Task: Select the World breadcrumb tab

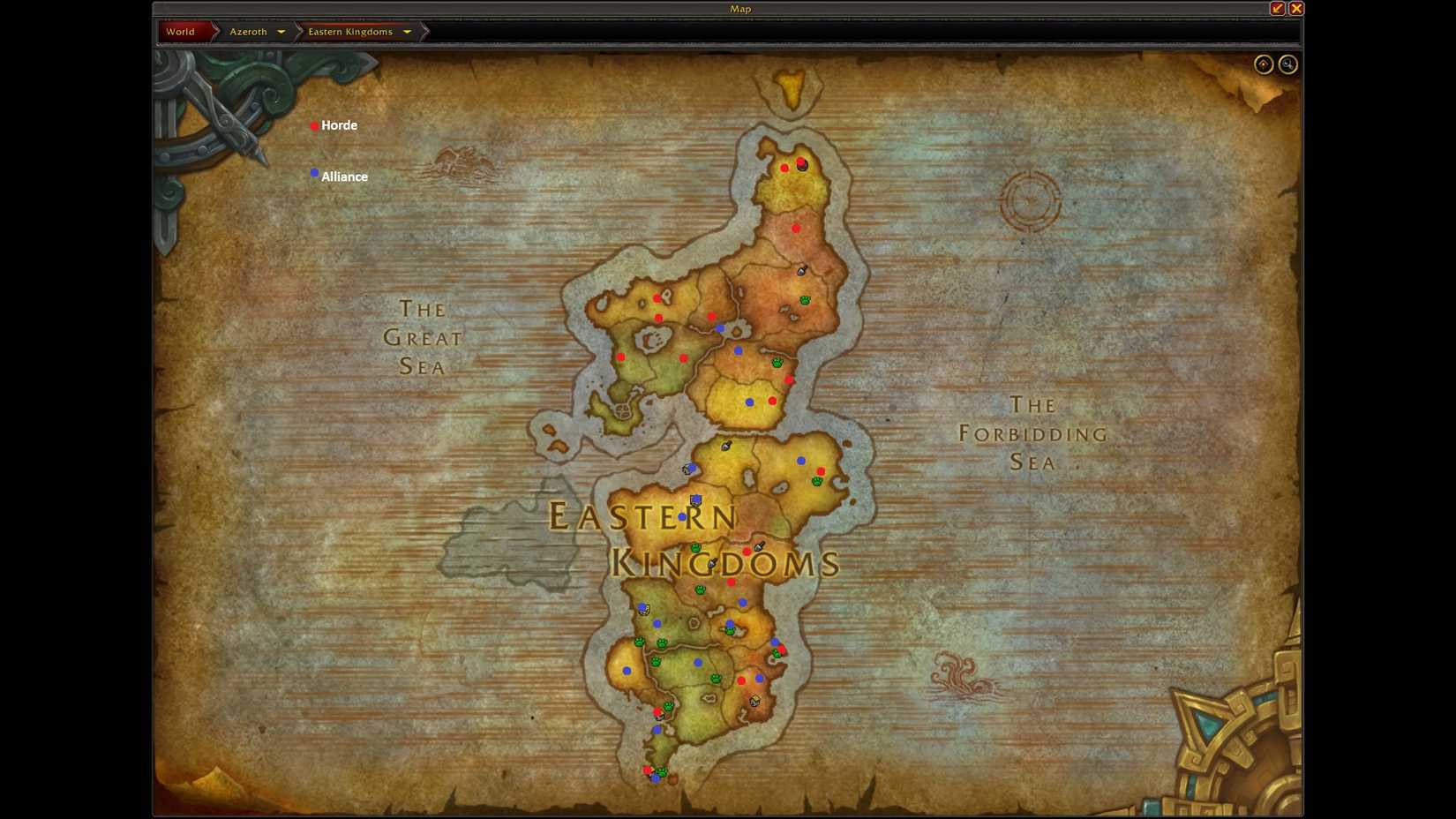Action: point(181,31)
